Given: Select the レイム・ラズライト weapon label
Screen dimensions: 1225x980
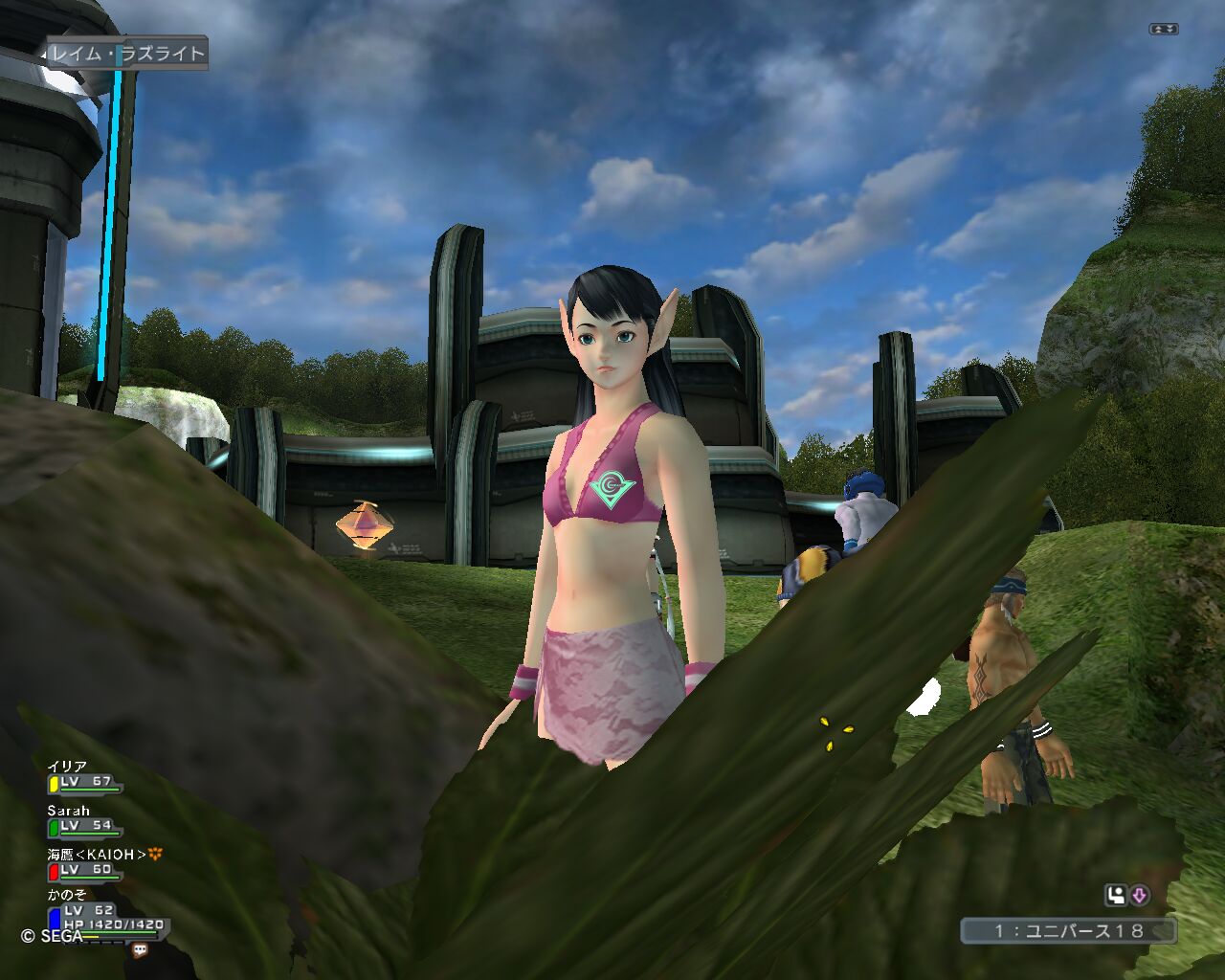Looking at the screenshot, I should (x=126, y=54).
